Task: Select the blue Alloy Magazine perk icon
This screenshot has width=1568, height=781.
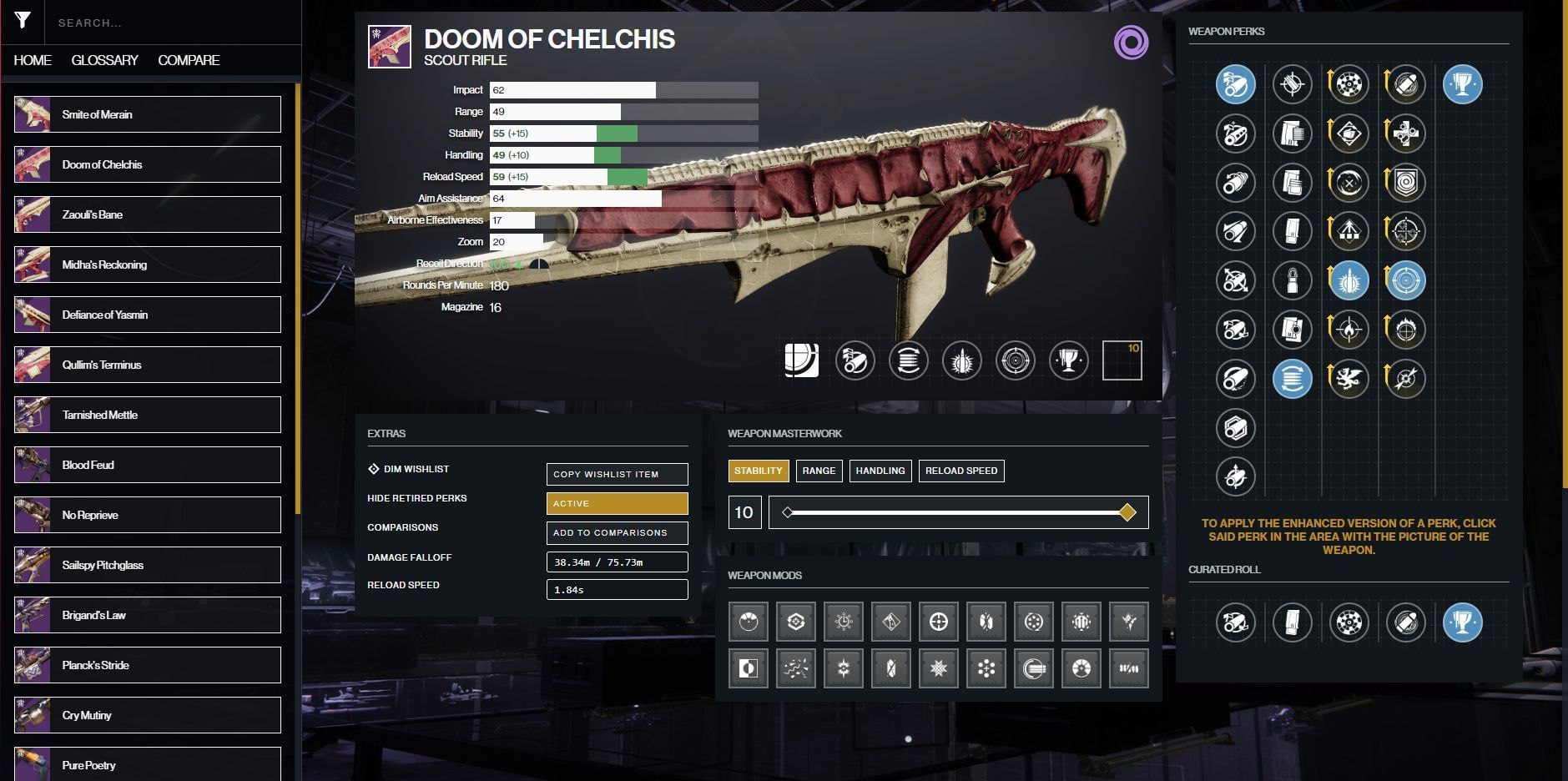Action: pos(1293,378)
